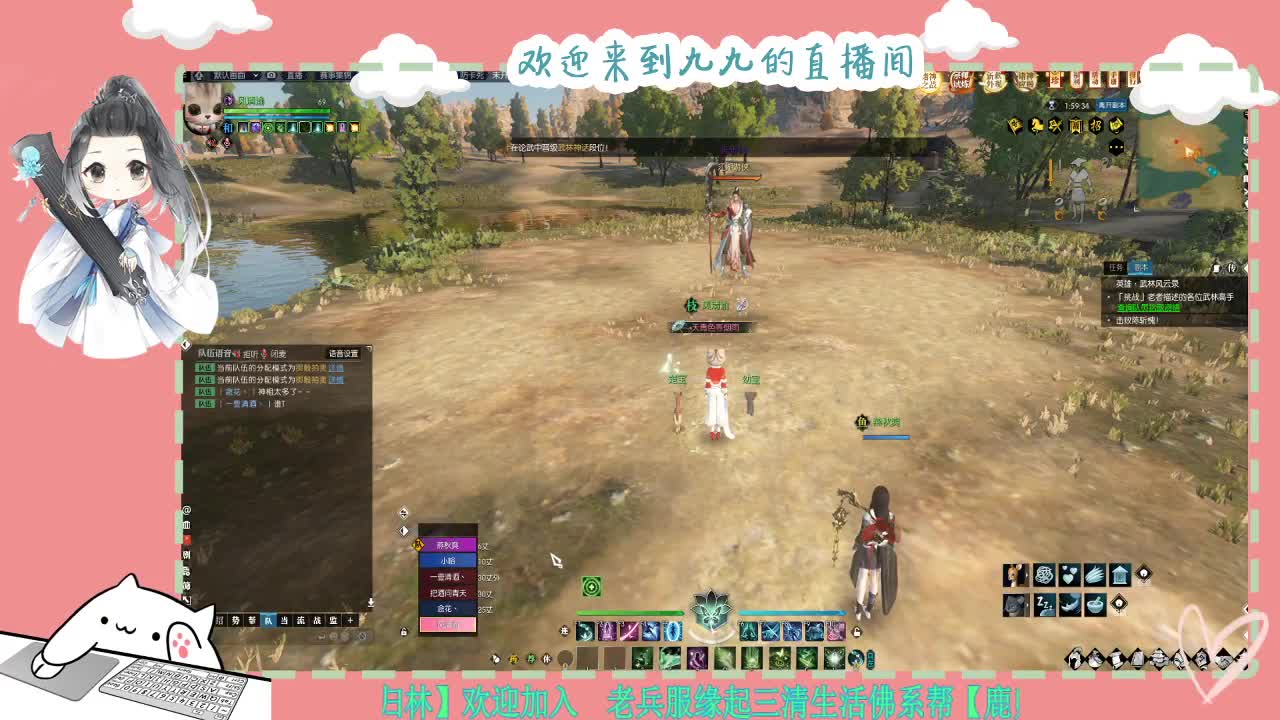Screen dimensions: 1280x720
Task: Click the download arrow at chat panel bottom
Action: point(369,603)
